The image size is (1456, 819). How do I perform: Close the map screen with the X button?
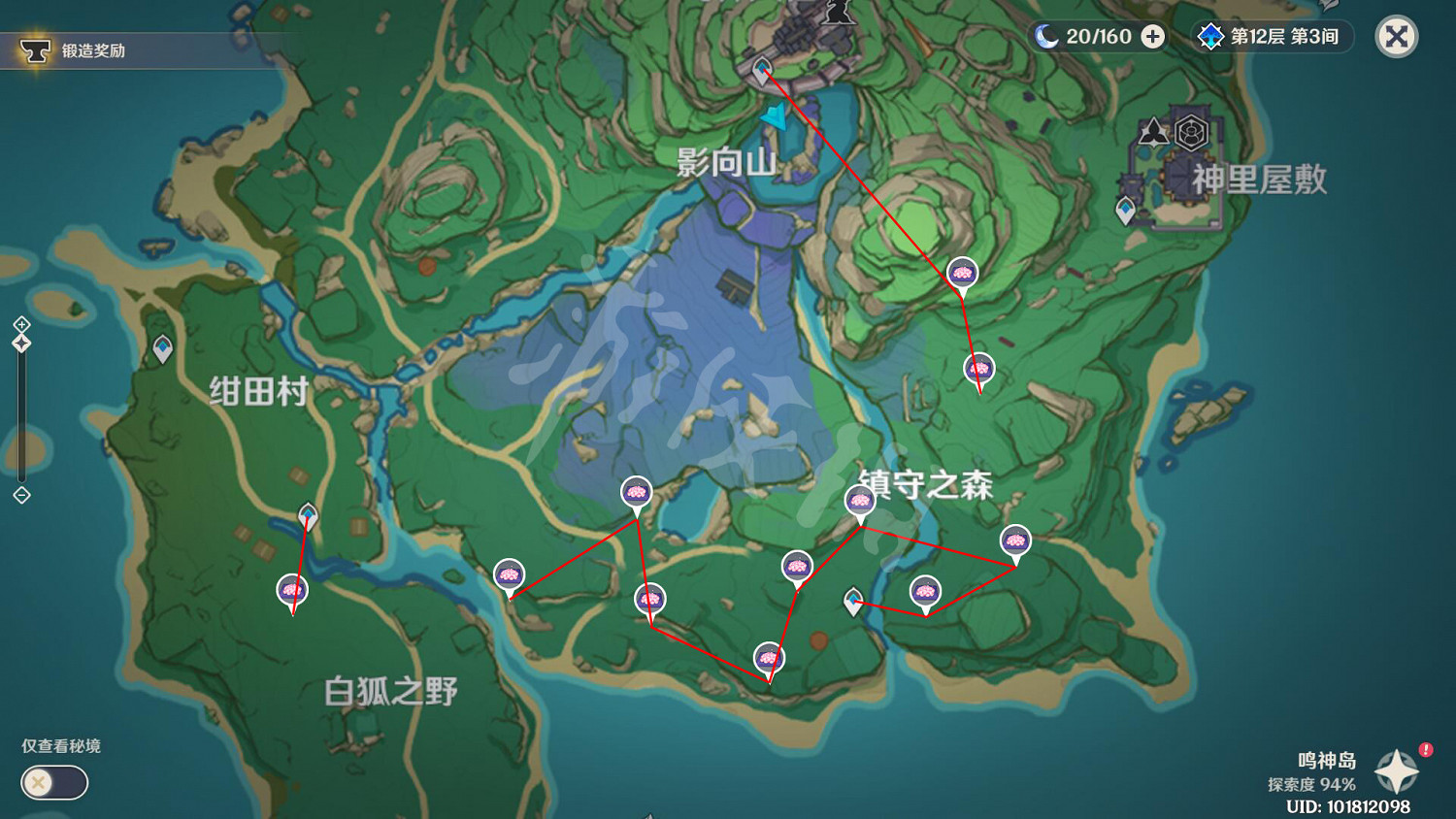coord(1395,37)
